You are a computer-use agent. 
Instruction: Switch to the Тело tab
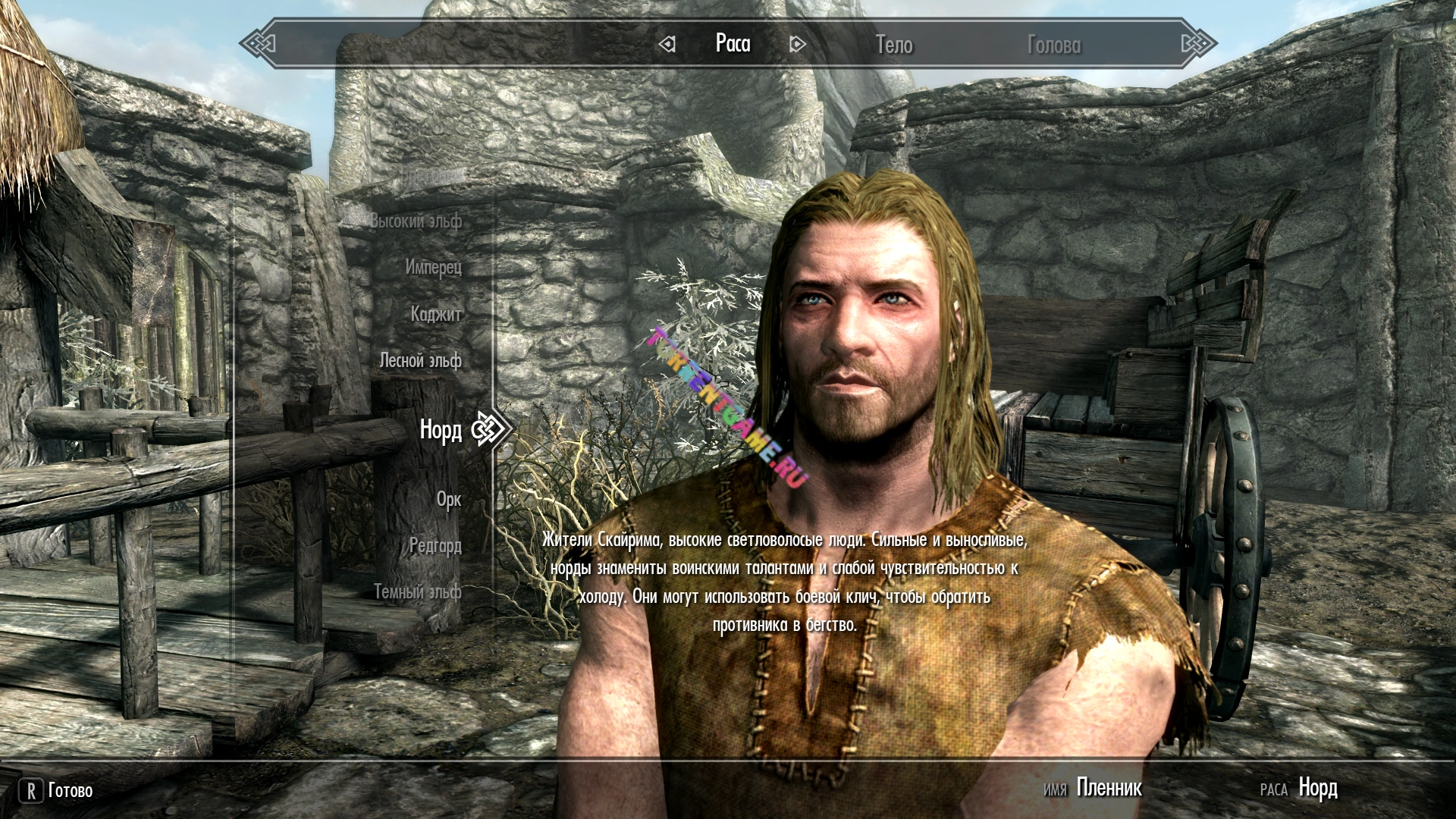coord(894,45)
